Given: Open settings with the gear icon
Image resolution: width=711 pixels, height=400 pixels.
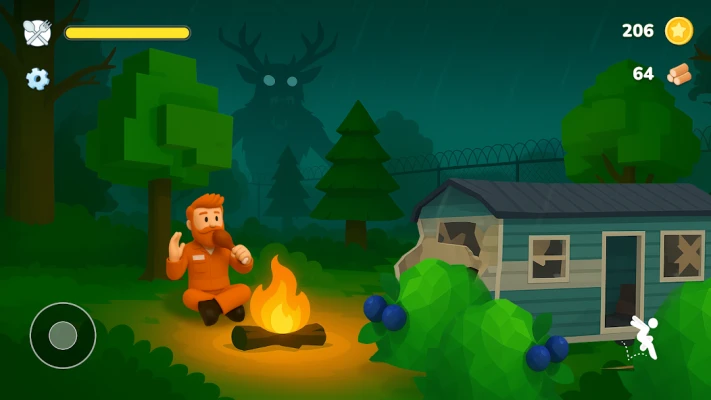Looking at the screenshot, I should (x=38, y=78).
